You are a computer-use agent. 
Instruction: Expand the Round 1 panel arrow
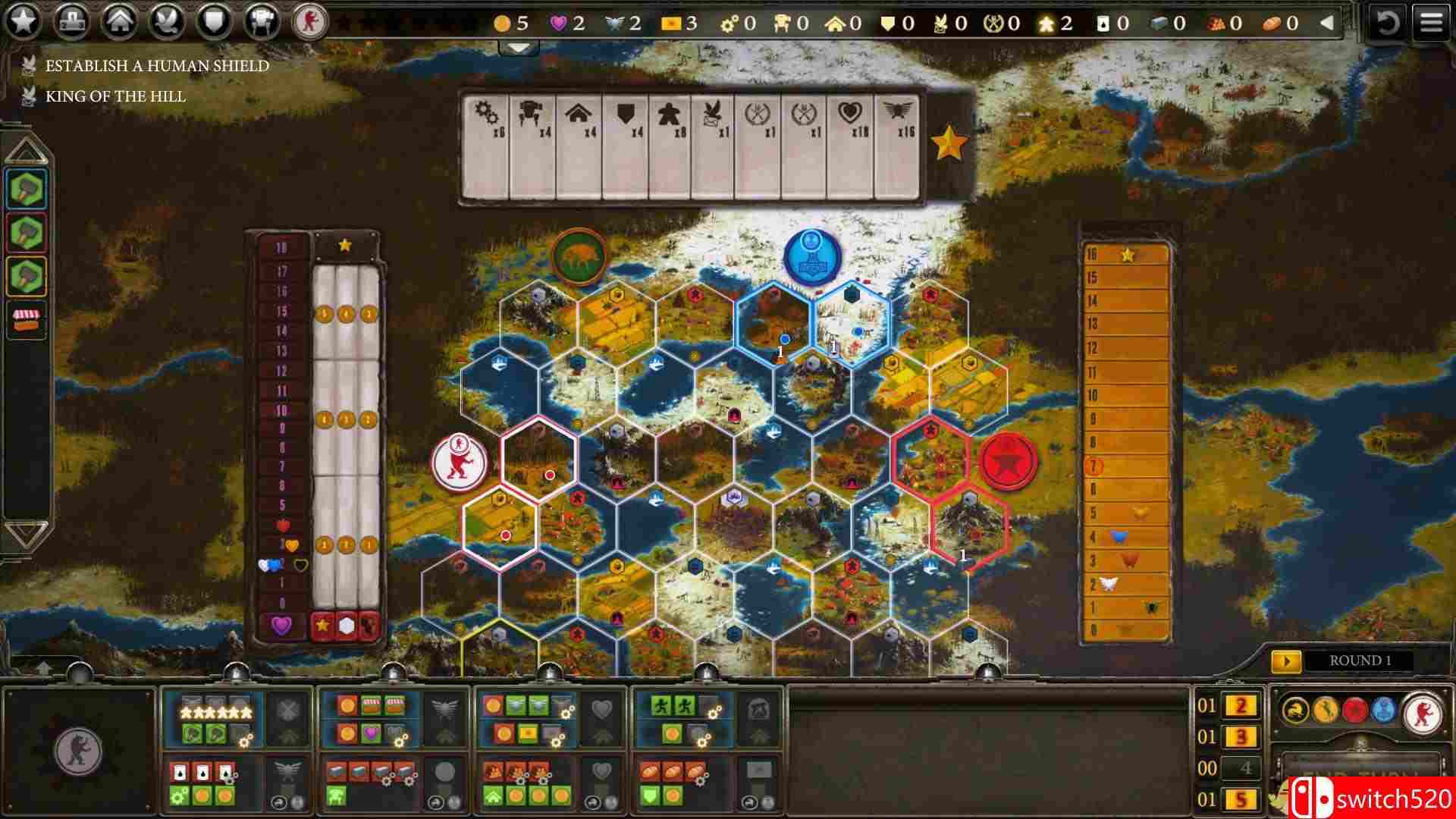click(1287, 661)
